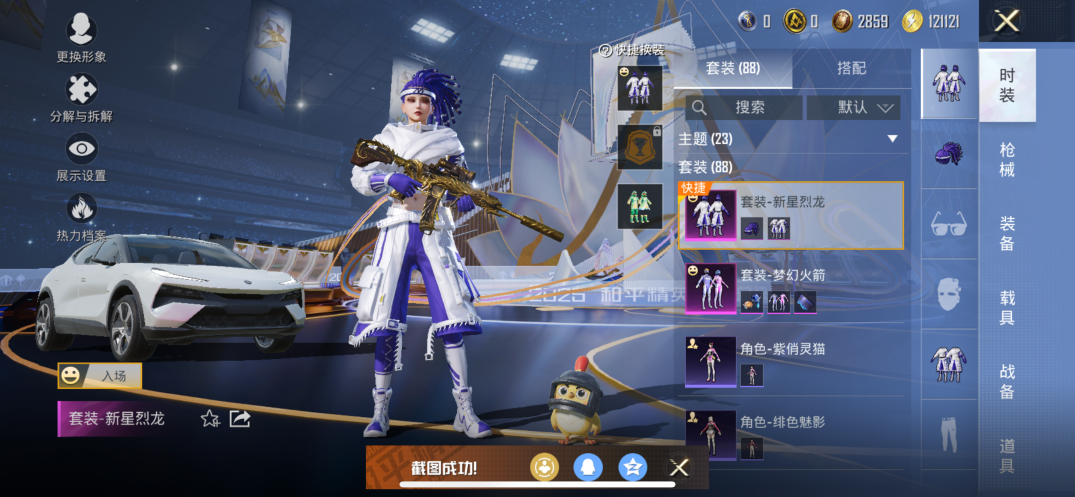Screen dimensions: 1075x497
Task: Open 分解与拆解 dismantle option
Action: [81, 98]
